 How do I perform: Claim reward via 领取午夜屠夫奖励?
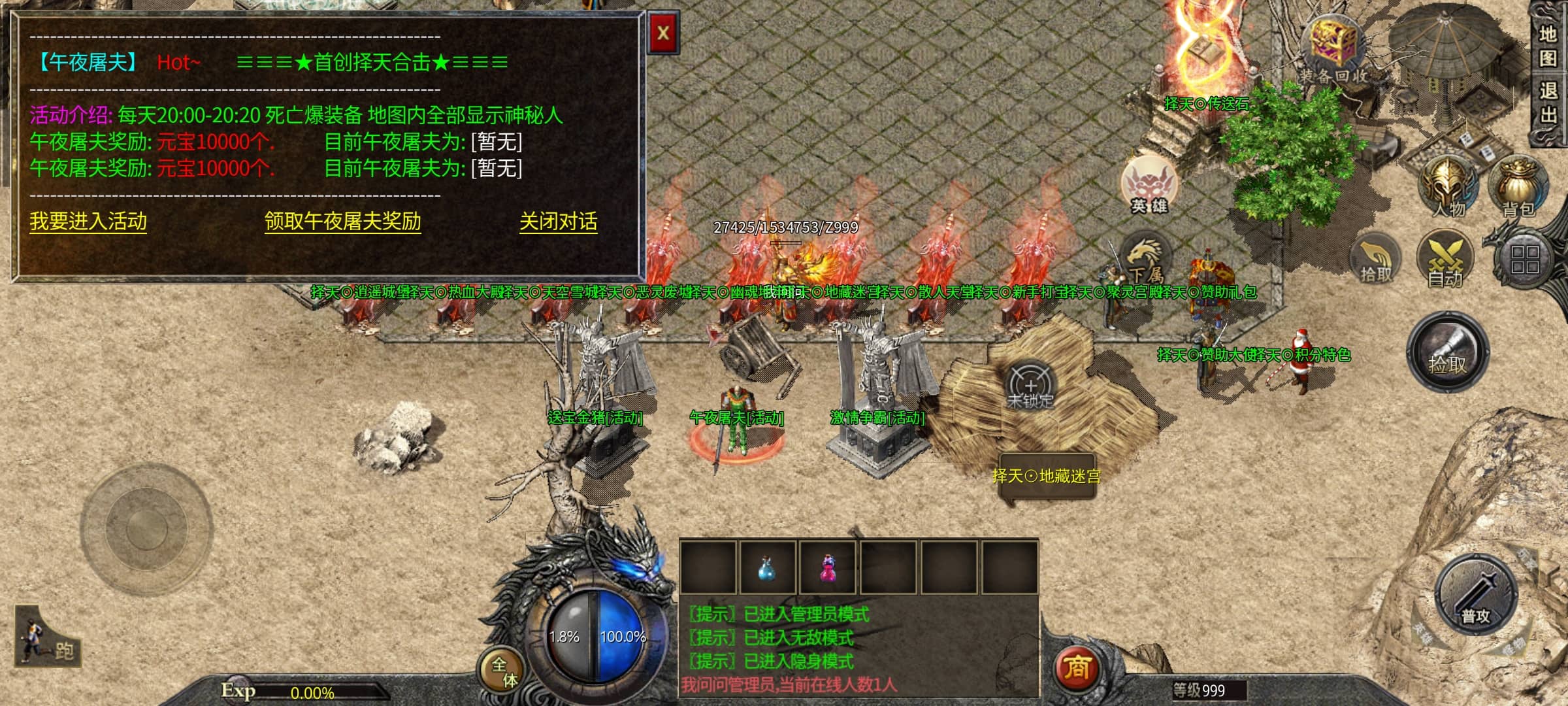click(x=342, y=221)
